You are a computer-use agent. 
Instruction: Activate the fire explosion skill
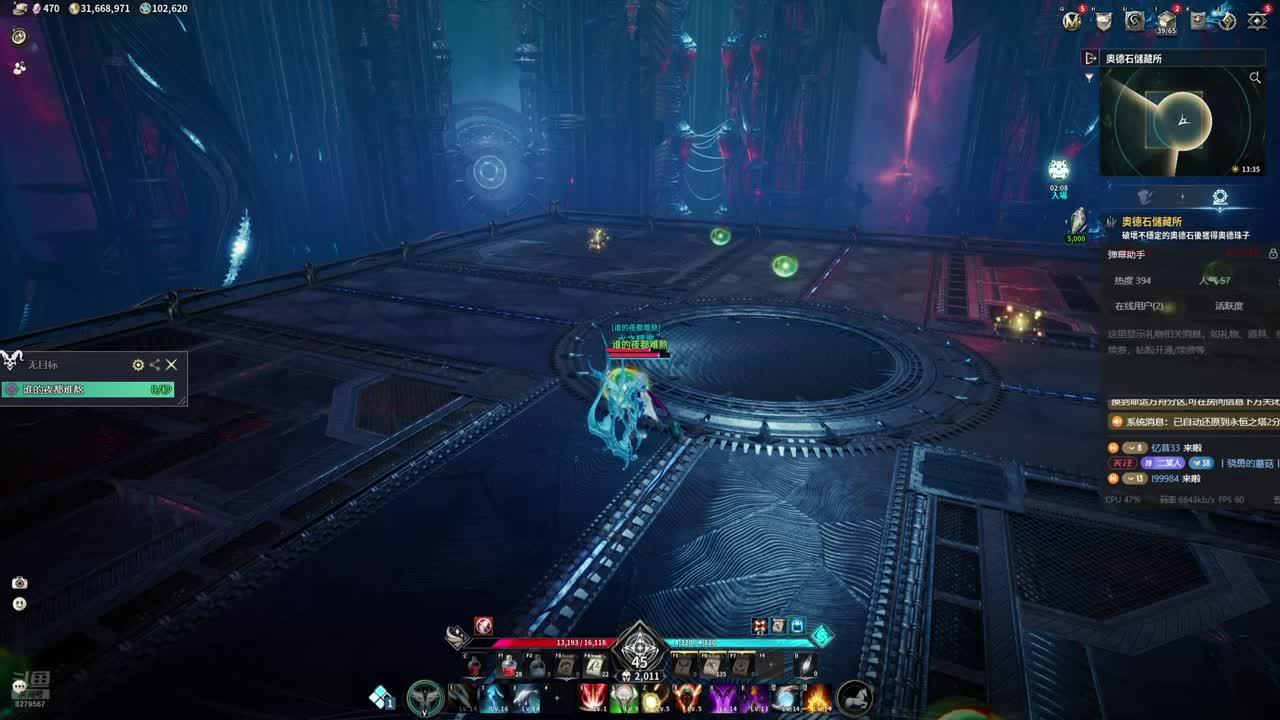tap(818, 697)
